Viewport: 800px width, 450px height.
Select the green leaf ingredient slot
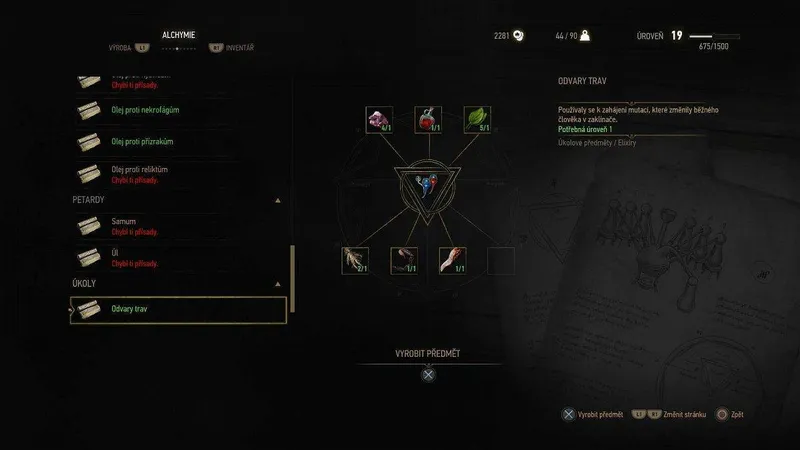(x=477, y=121)
